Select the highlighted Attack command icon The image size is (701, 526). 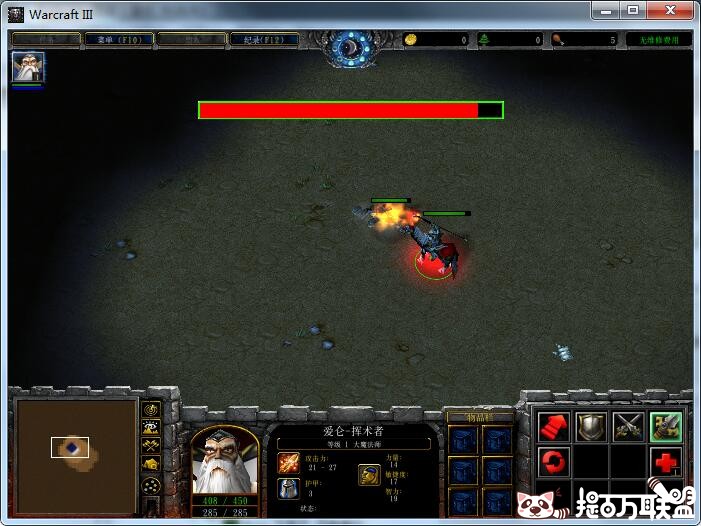[x=665, y=427]
